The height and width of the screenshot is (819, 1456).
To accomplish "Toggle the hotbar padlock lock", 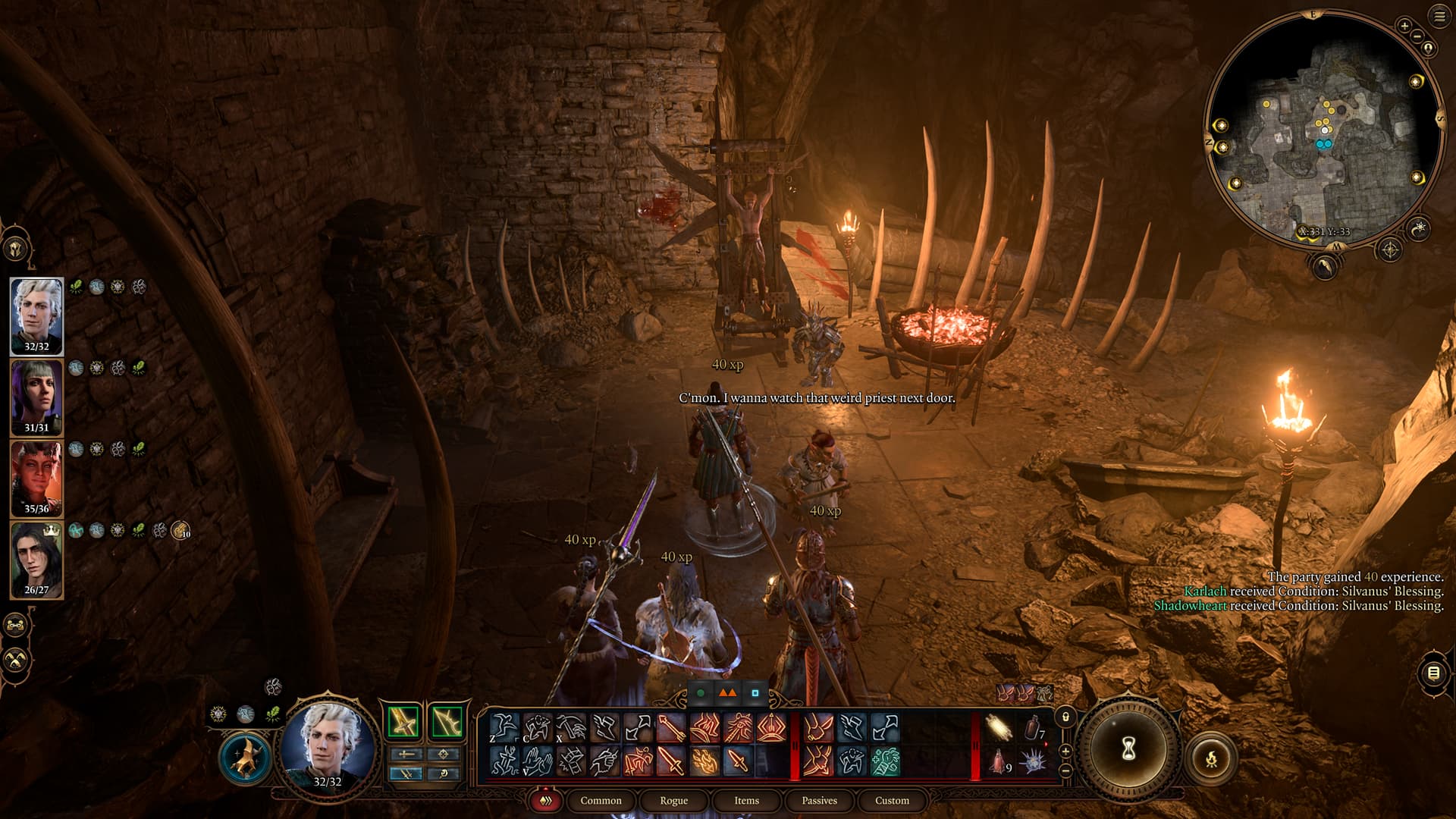I will point(1065,717).
